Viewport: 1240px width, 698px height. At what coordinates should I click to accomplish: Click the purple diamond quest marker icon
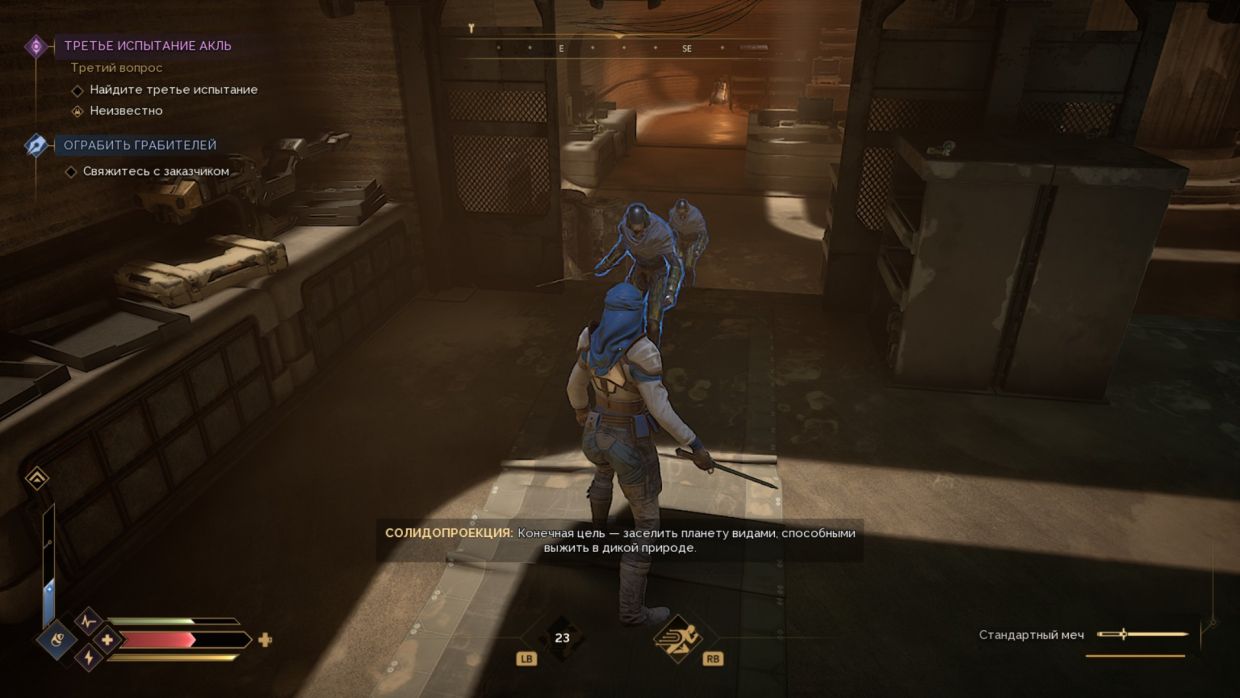(x=37, y=46)
